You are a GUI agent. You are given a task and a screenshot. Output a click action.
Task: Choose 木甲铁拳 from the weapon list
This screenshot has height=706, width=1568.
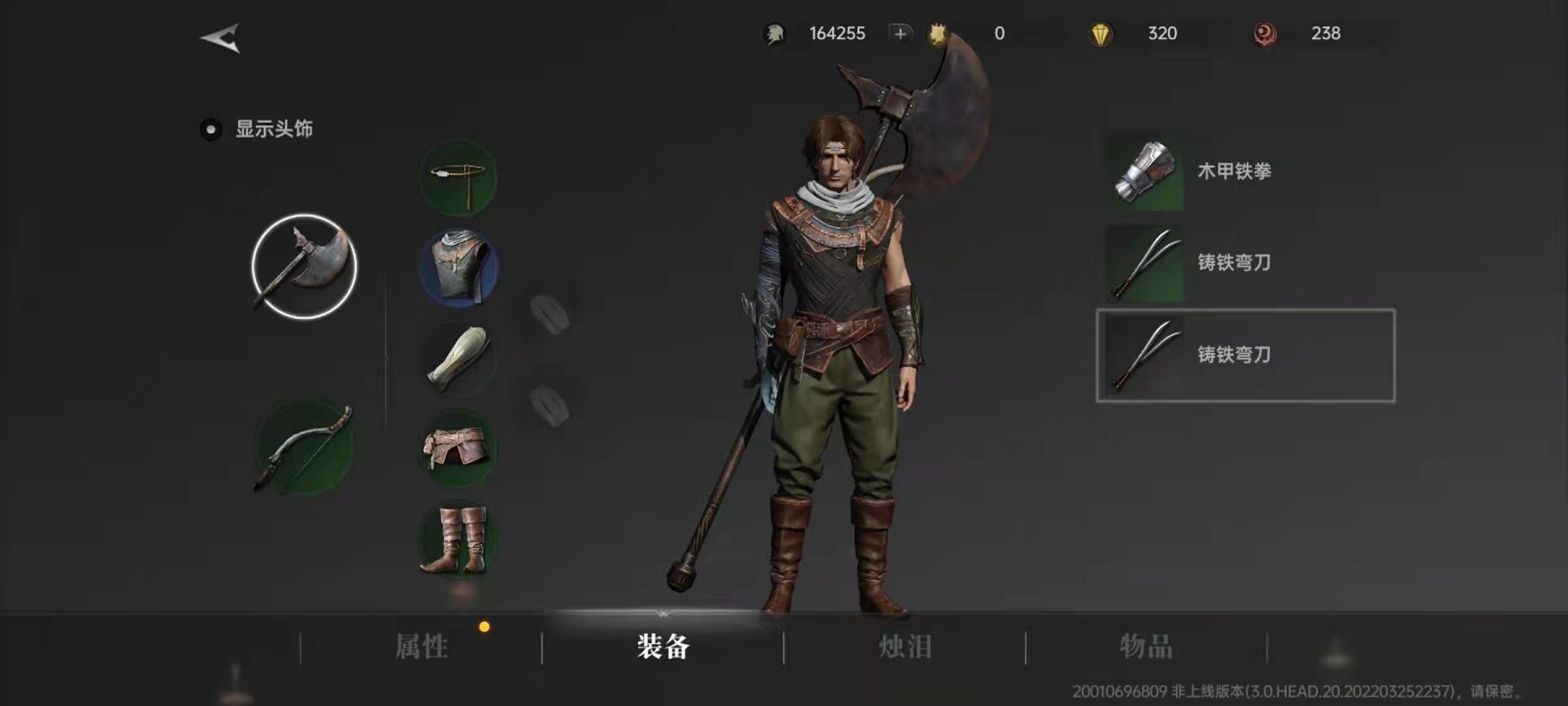(x=1233, y=172)
